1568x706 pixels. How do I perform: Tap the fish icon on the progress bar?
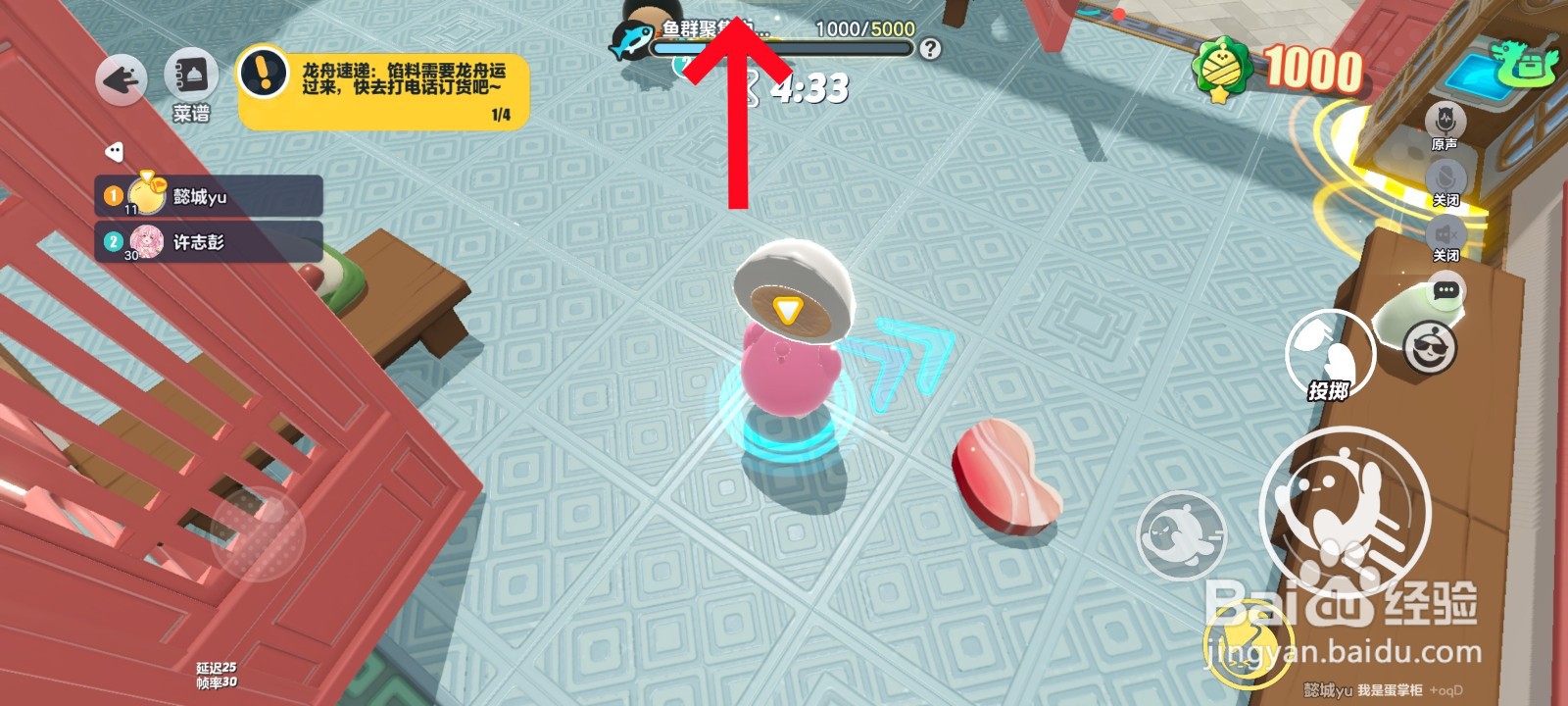pos(631,40)
